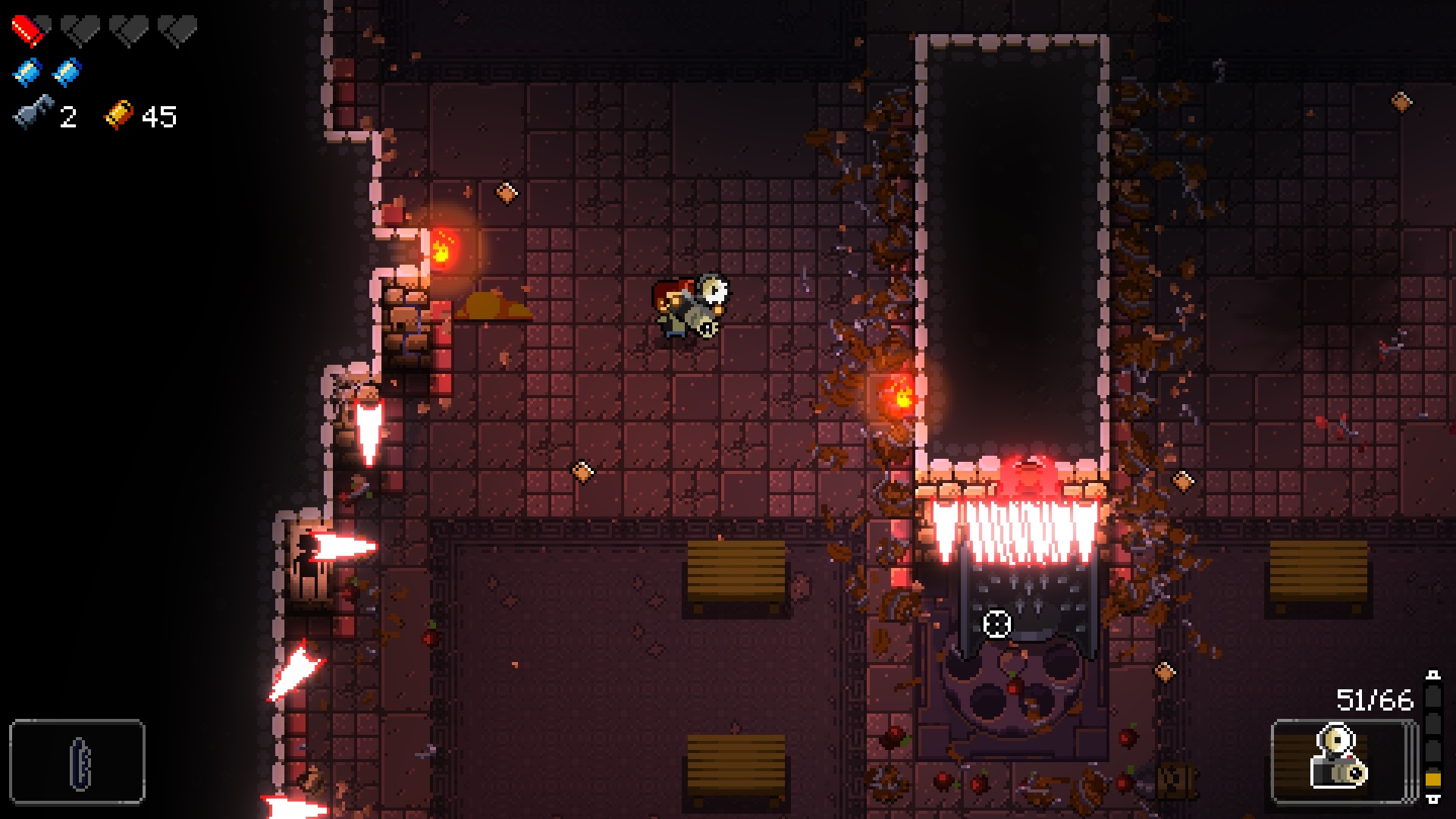Click the equipped gun slot
Image resolution: width=1456 pixels, height=819 pixels.
point(1341,761)
